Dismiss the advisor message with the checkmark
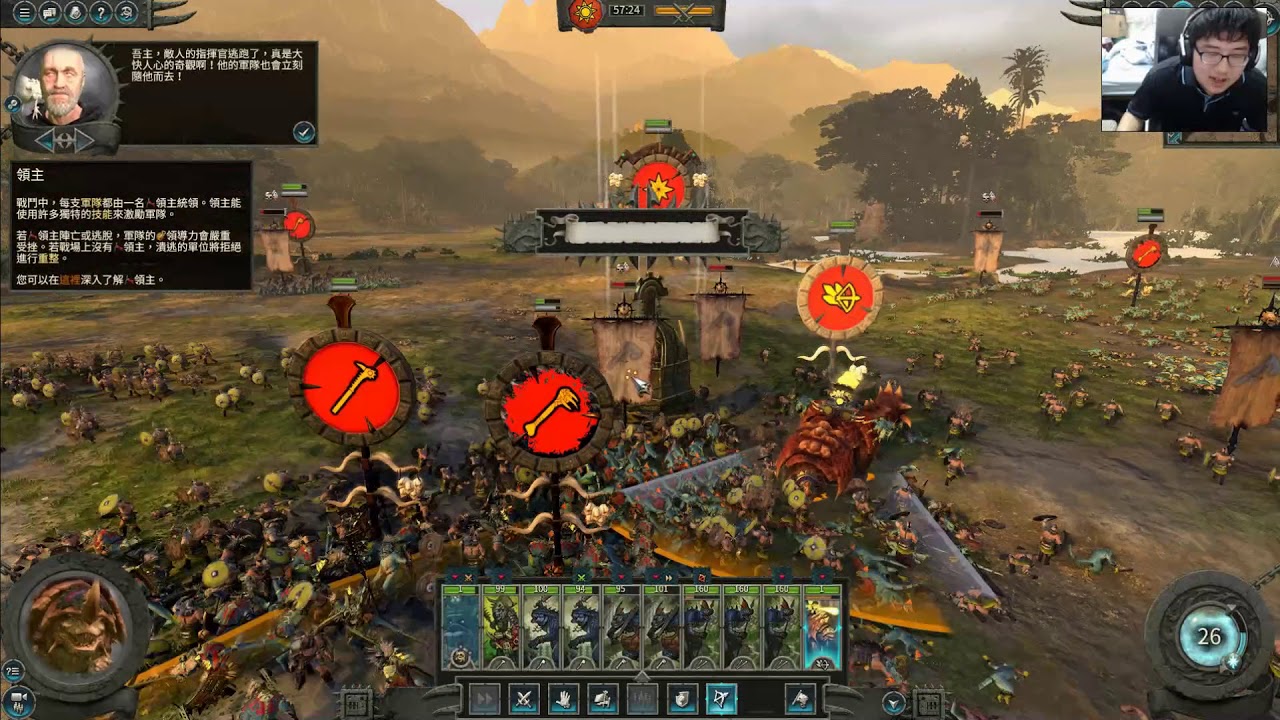 tap(304, 131)
